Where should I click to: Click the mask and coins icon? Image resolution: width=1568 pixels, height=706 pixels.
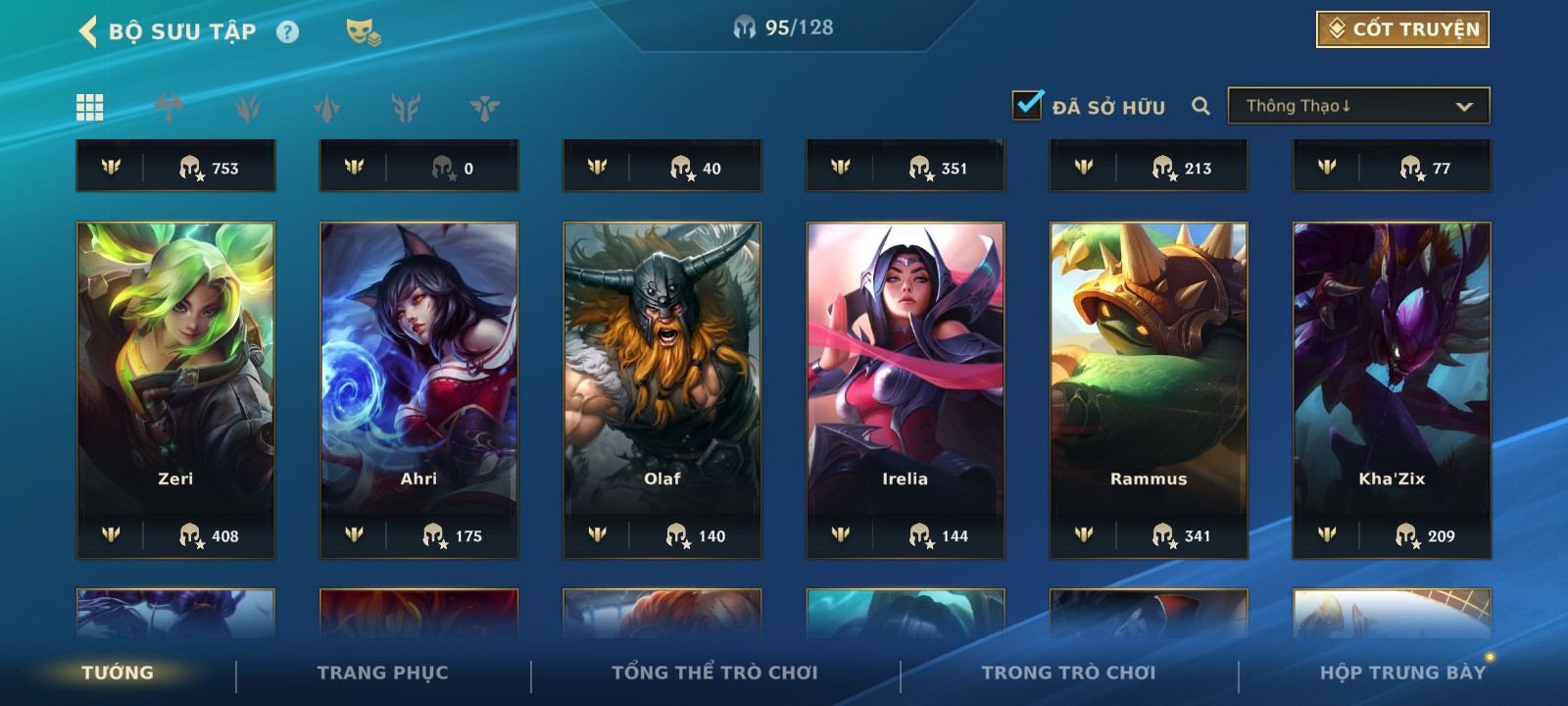point(363,32)
